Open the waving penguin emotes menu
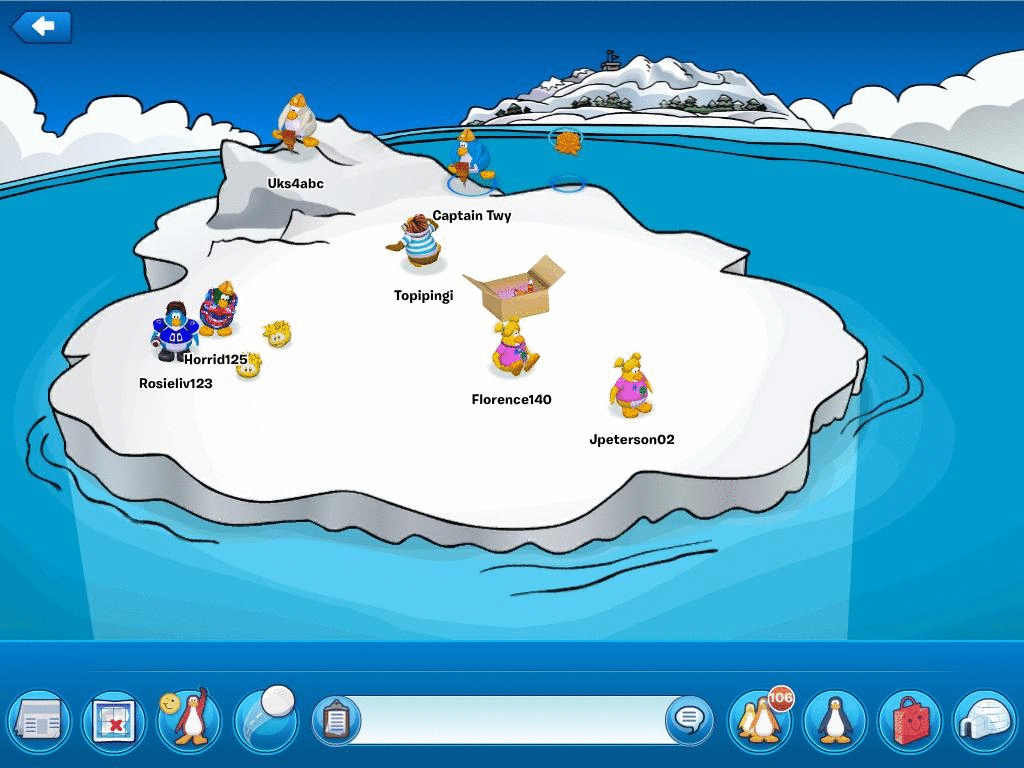Image resolution: width=1024 pixels, height=768 pixels. click(x=188, y=717)
